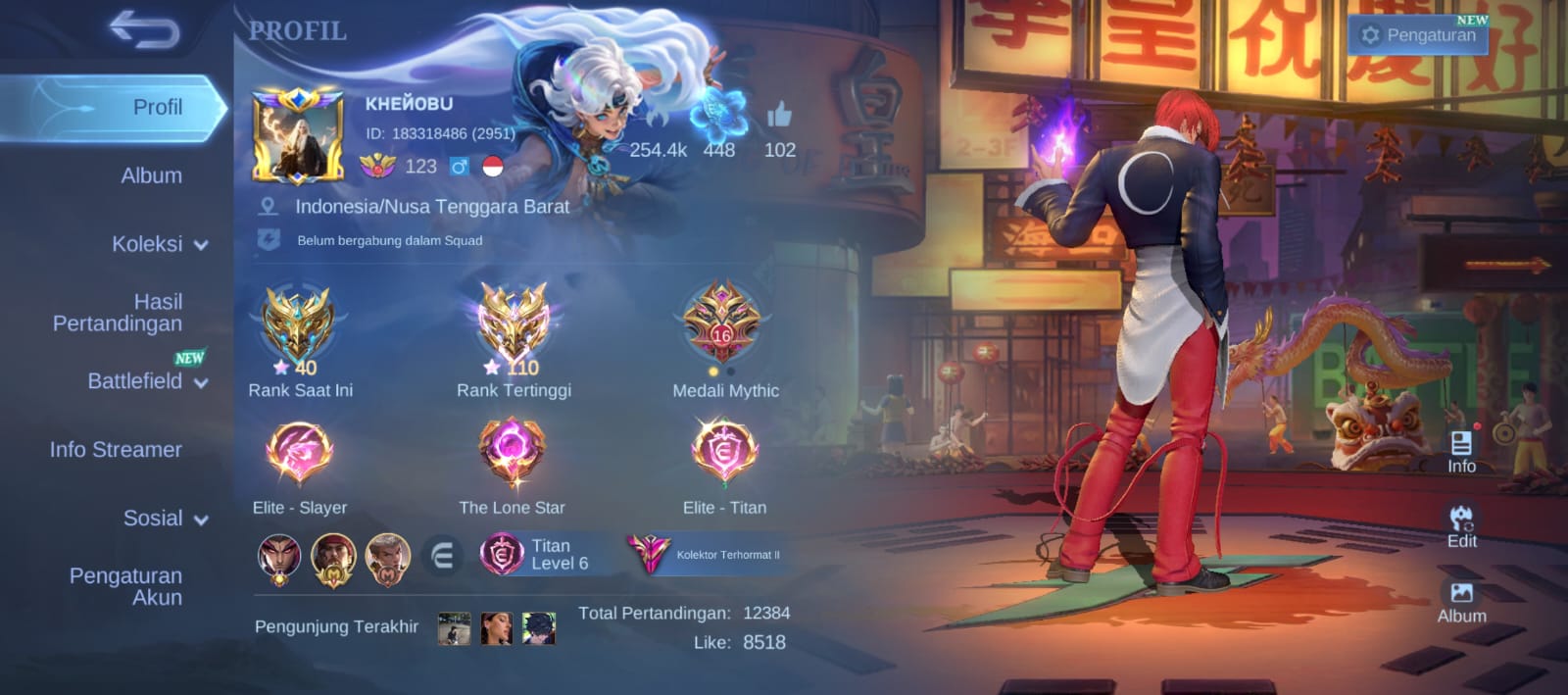Viewport: 1568px width, 695px height.
Task: Expand the Koleksi menu
Action: click(159, 244)
